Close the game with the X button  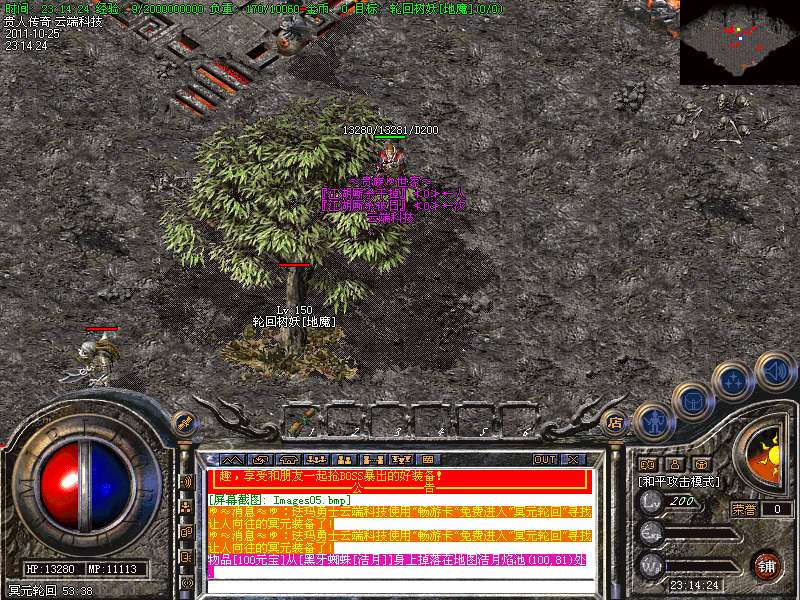pyautogui.click(x=574, y=459)
